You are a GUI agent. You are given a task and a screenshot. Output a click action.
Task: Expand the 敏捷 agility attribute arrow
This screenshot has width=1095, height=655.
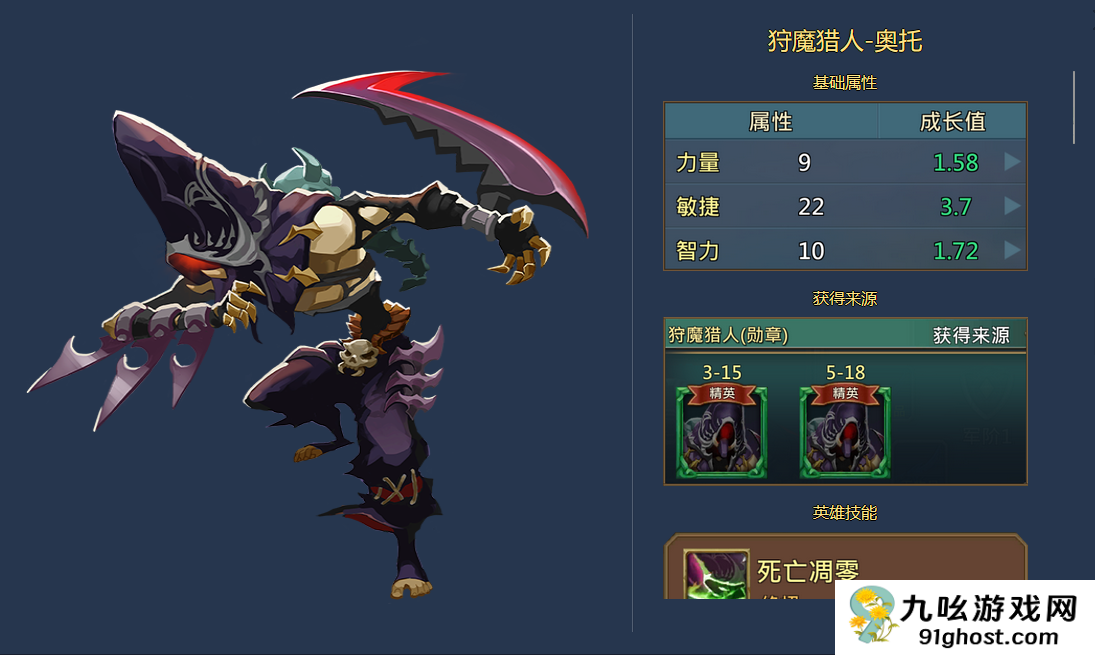click(x=1012, y=206)
